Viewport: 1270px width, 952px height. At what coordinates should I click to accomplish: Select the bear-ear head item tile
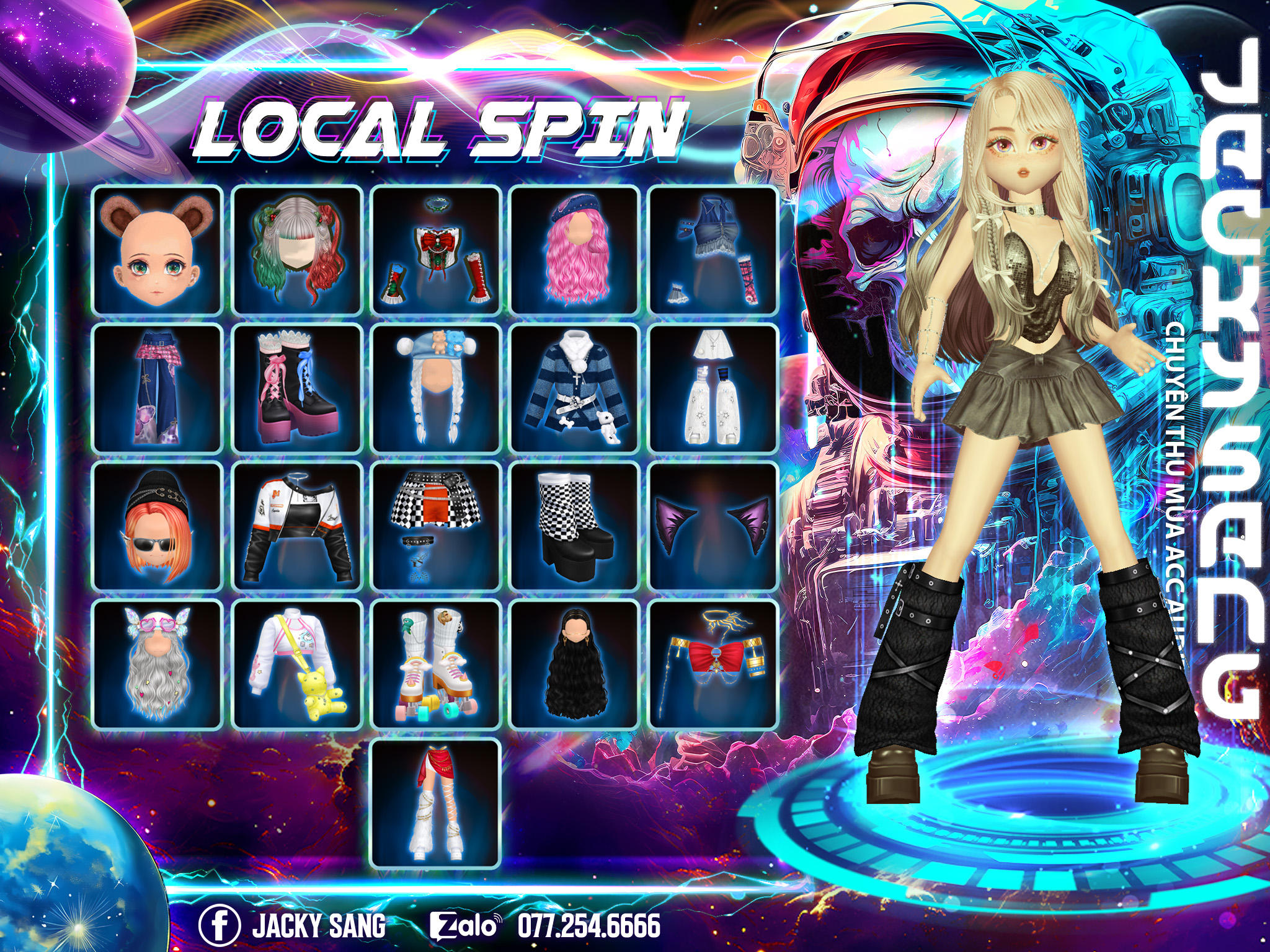pyautogui.click(x=157, y=250)
